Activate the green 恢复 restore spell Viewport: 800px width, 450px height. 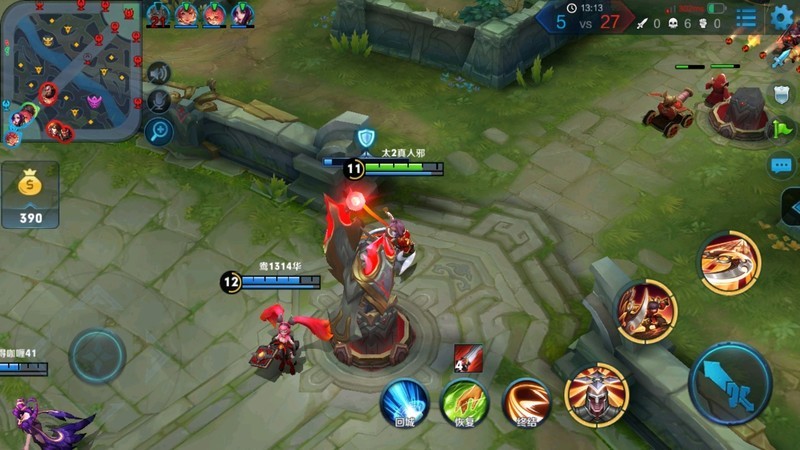pyautogui.click(x=464, y=401)
